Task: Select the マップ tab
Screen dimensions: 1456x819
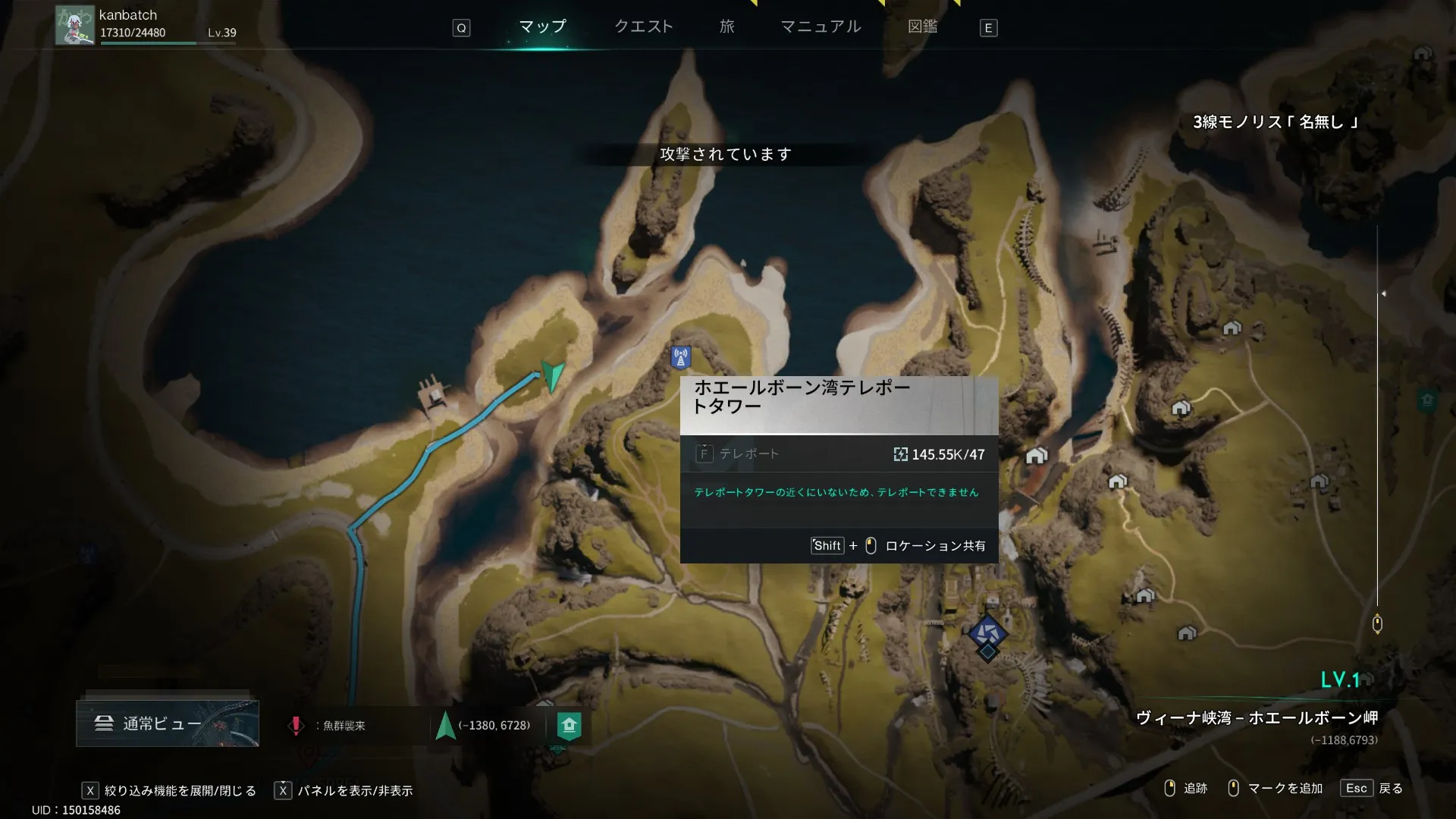Action: point(542,27)
